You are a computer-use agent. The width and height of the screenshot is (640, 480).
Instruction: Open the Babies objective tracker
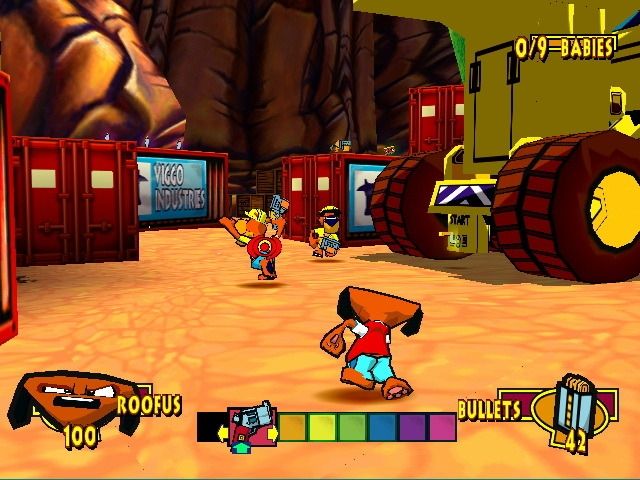[564, 46]
